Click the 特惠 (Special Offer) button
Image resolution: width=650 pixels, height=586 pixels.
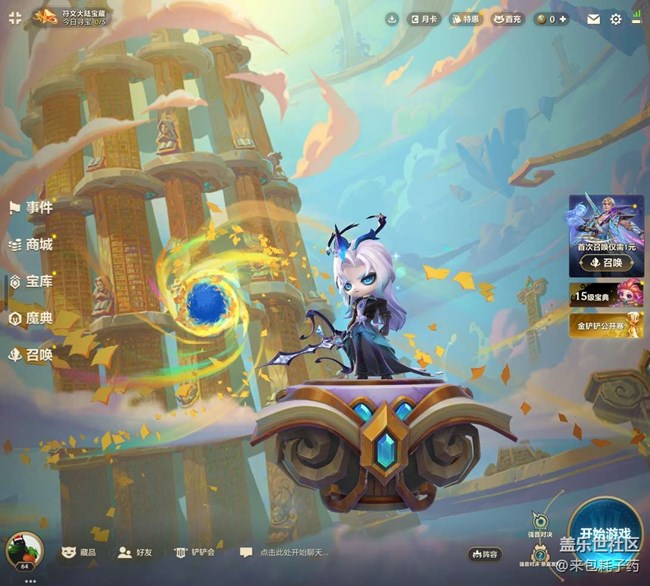(465, 19)
